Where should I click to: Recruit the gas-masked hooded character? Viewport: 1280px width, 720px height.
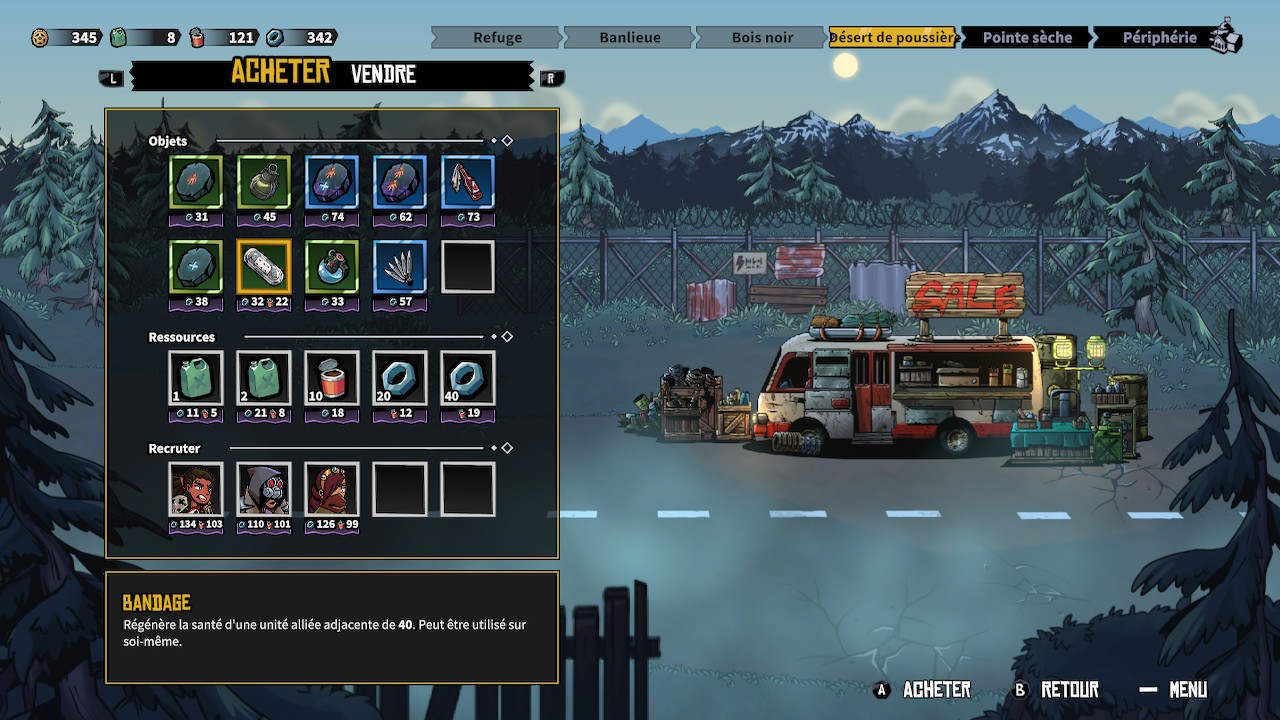pos(264,490)
